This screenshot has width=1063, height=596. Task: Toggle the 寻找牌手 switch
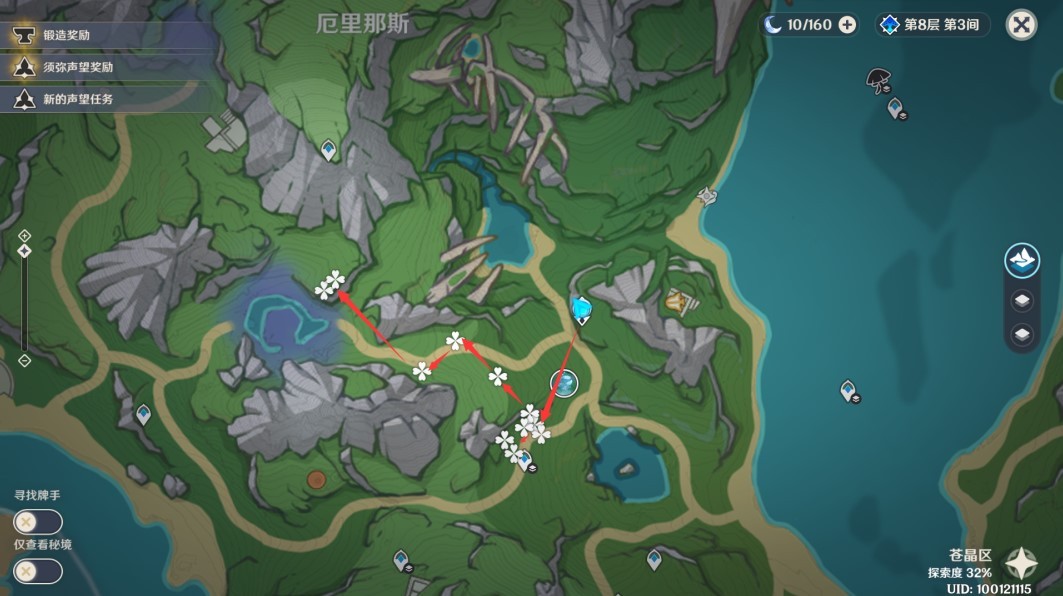pos(38,522)
